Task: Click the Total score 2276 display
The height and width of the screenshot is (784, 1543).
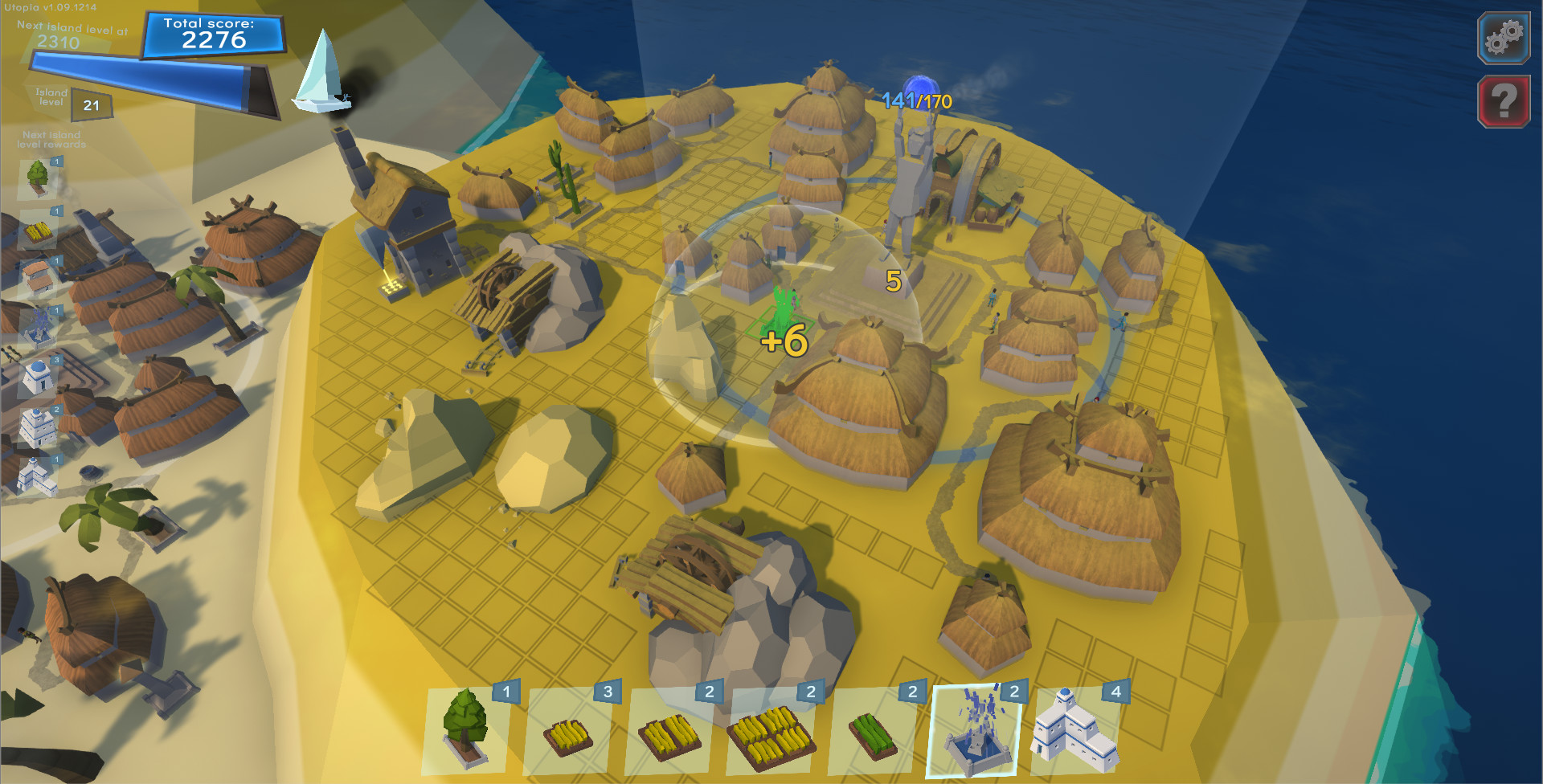Action: coord(215,35)
